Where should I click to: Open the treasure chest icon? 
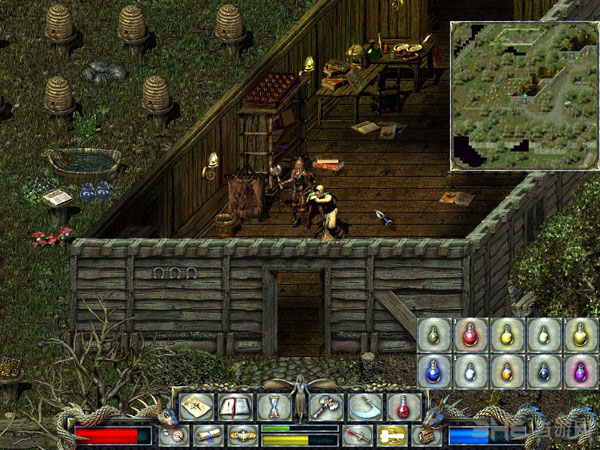point(428,435)
